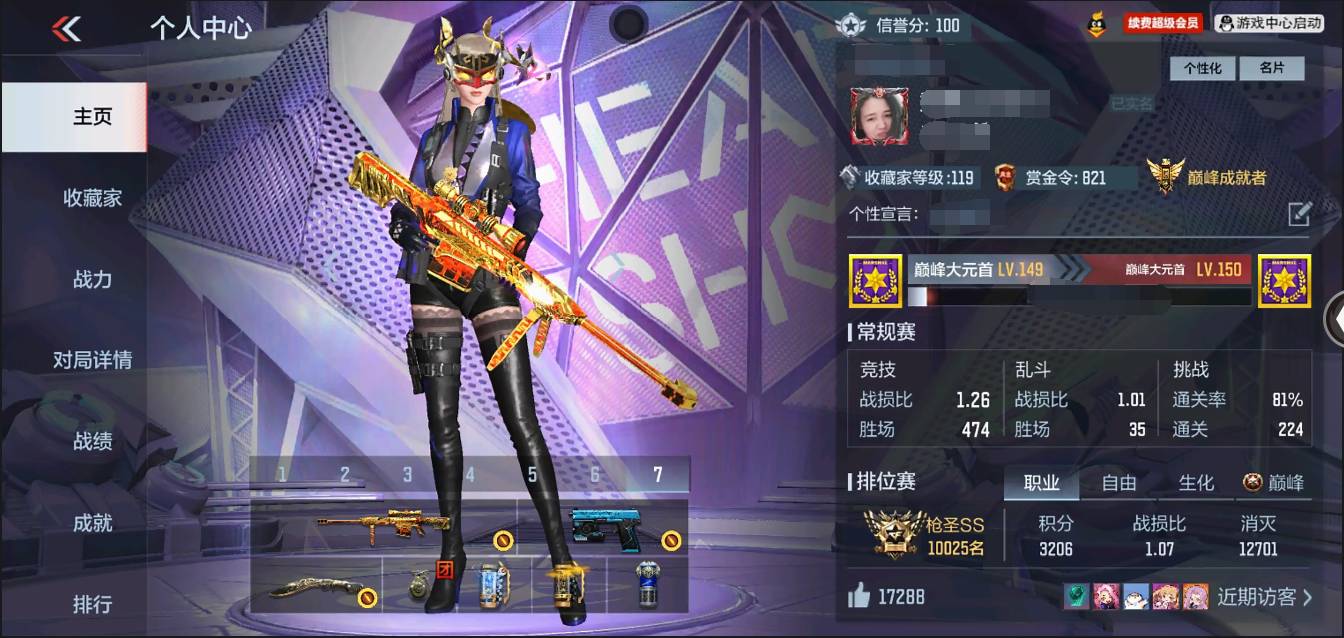Image resolution: width=1344 pixels, height=638 pixels.
Task: Open the 排行 ranking page
Action: [x=92, y=604]
